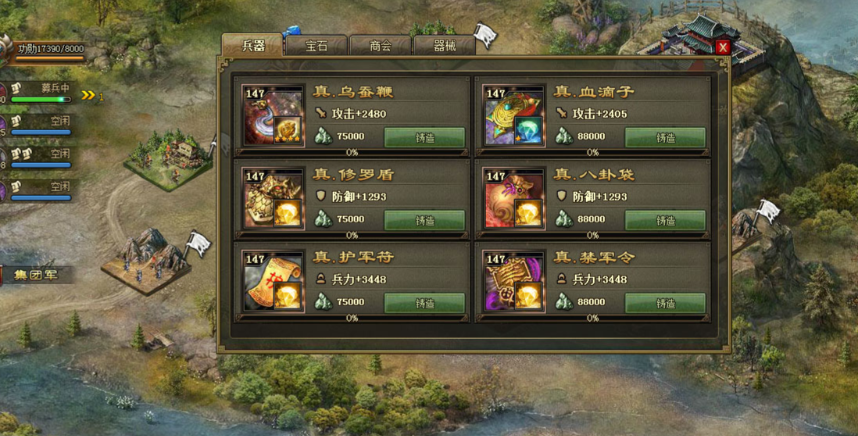The image size is (858, 436).
Task: Switch to the 兵器 tab
Action: coord(253,46)
